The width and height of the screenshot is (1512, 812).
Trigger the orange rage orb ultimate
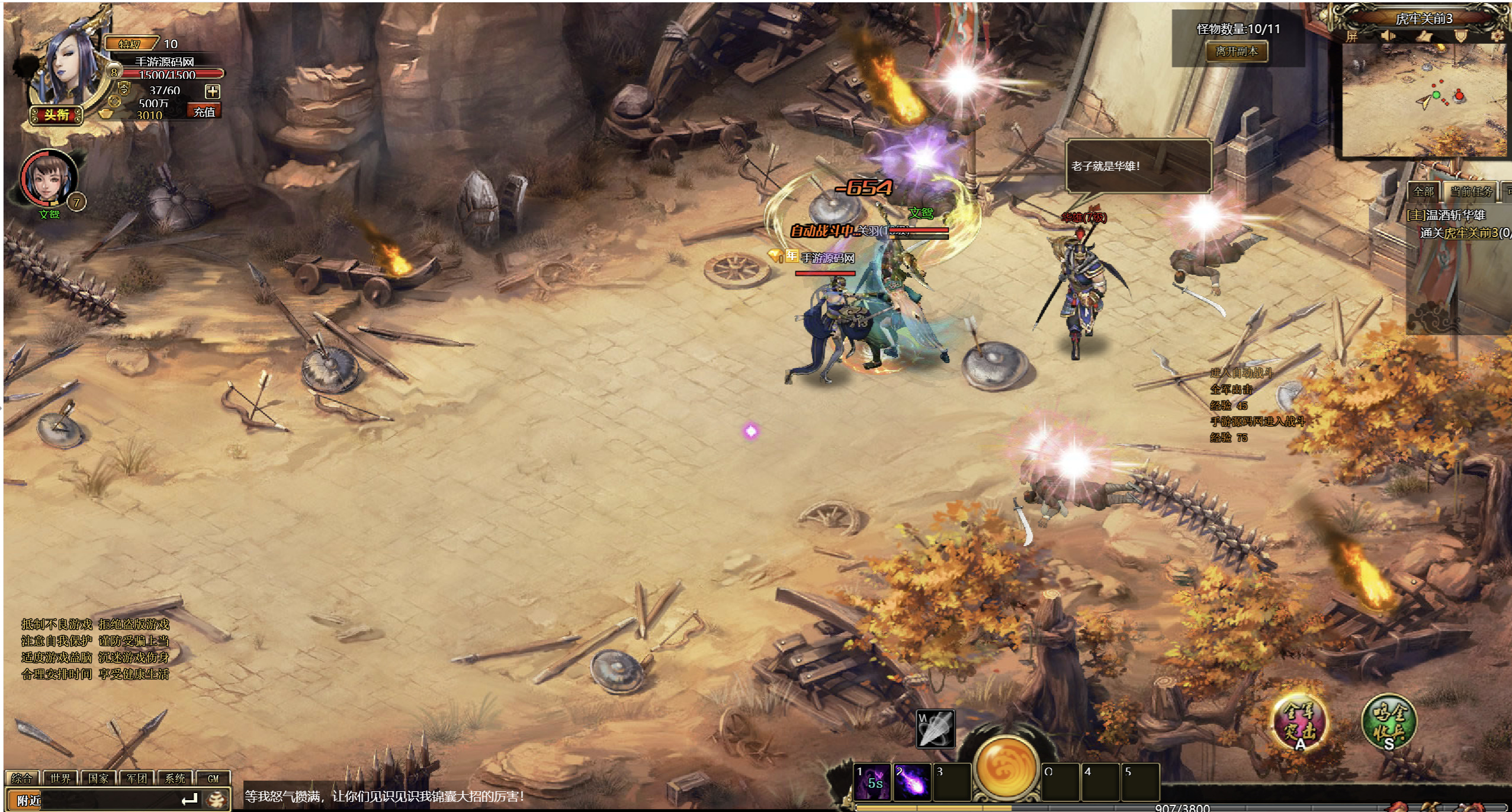tap(1006, 766)
